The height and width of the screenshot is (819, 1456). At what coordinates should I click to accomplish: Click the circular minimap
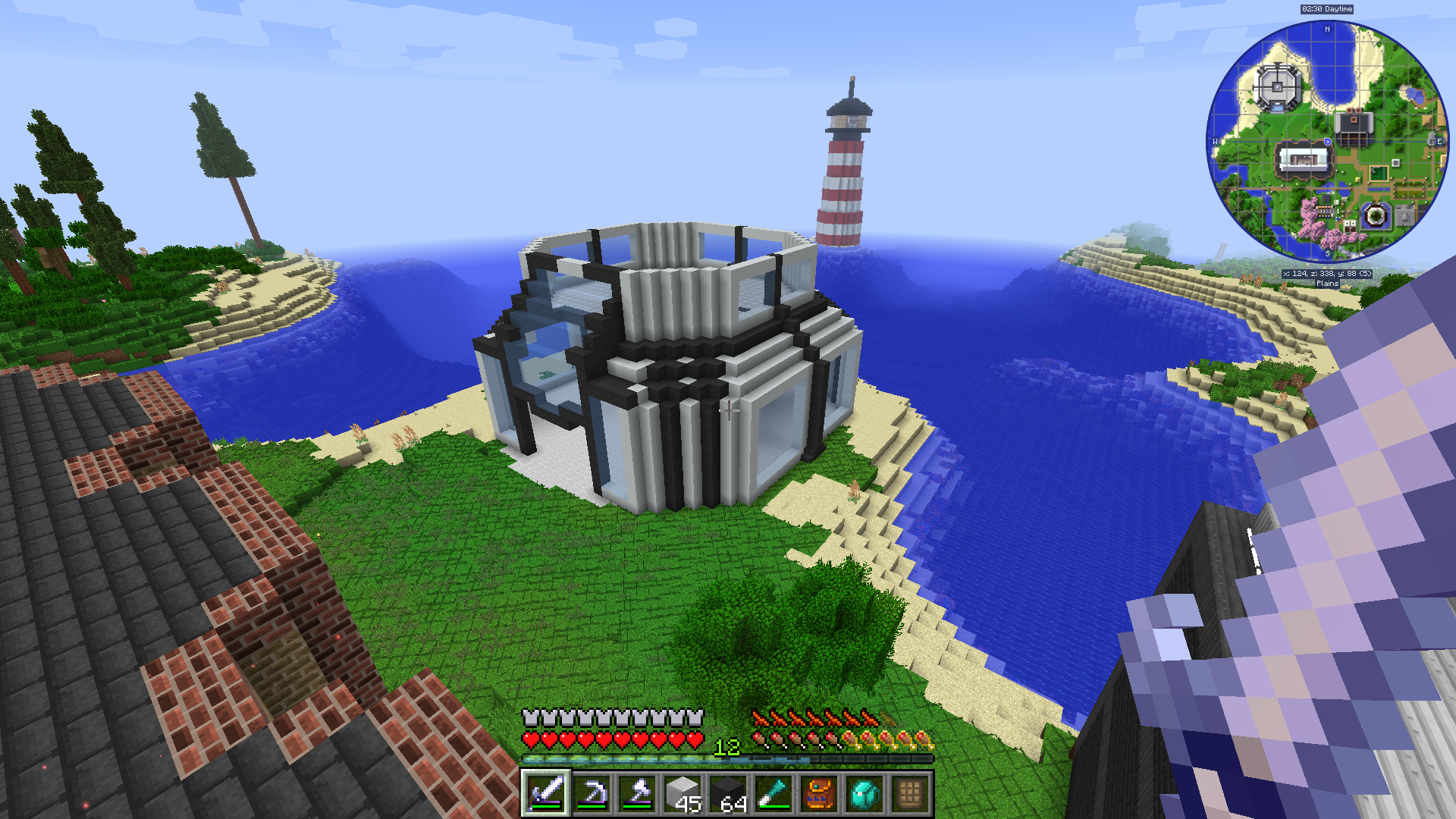click(1327, 142)
